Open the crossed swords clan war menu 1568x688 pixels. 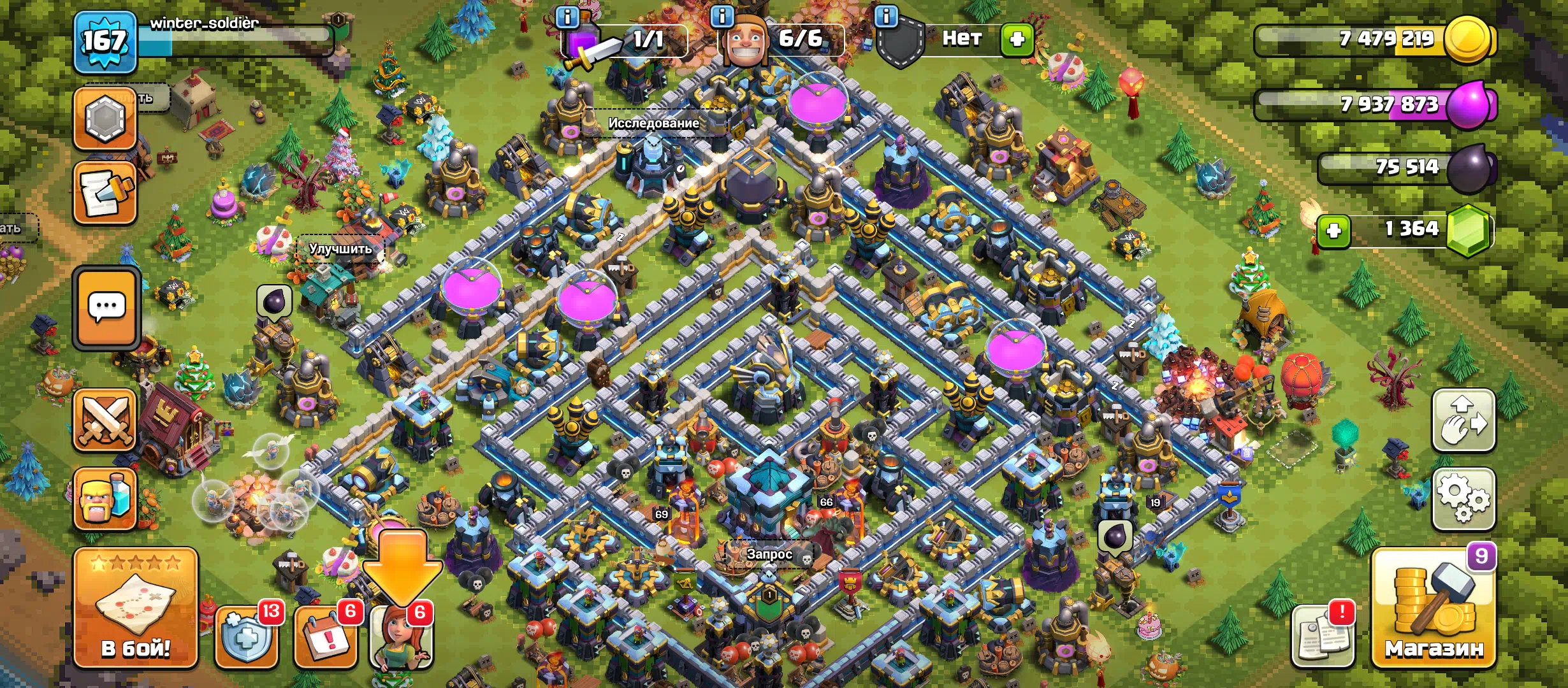coord(105,420)
